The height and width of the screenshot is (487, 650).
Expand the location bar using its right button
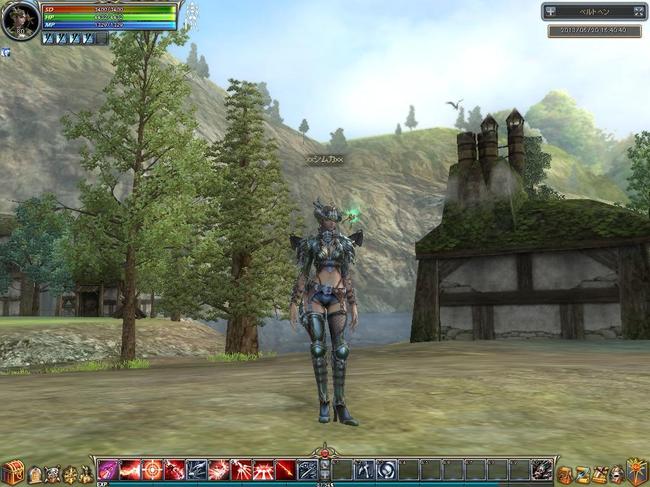(639, 12)
